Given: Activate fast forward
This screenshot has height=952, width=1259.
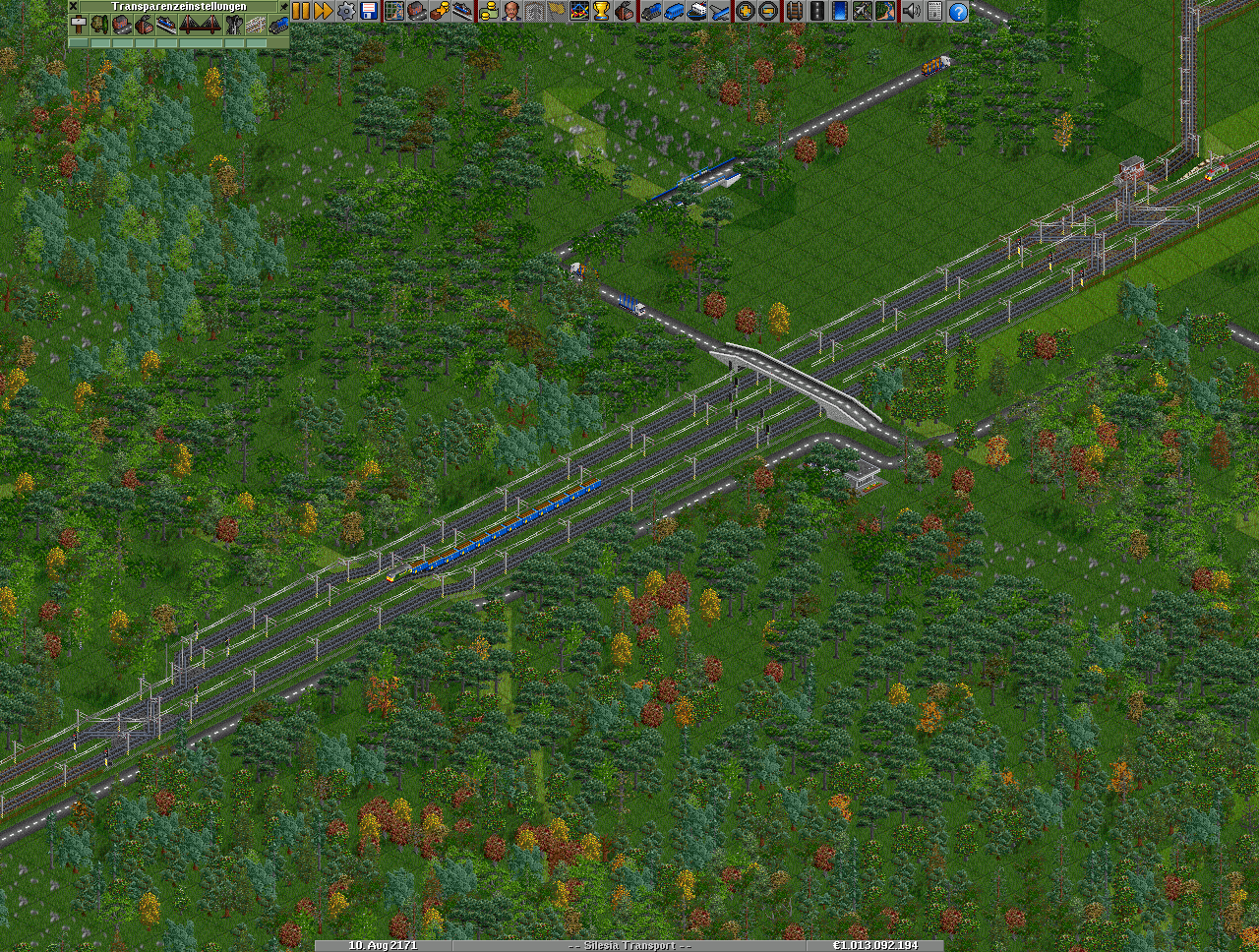Looking at the screenshot, I should click(x=323, y=11).
